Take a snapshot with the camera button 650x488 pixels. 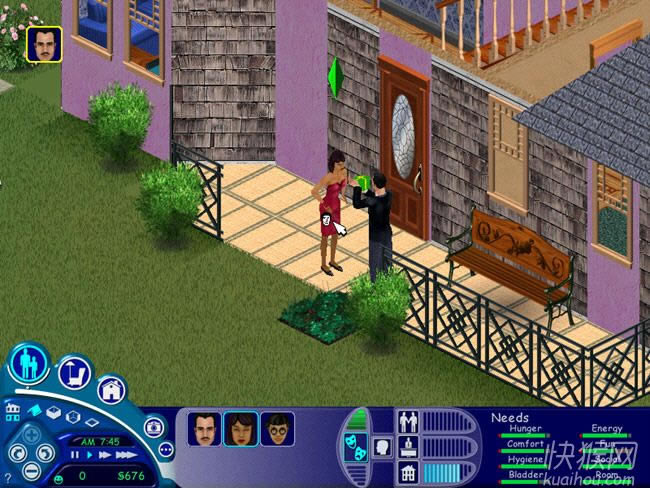tap(154, 427)
